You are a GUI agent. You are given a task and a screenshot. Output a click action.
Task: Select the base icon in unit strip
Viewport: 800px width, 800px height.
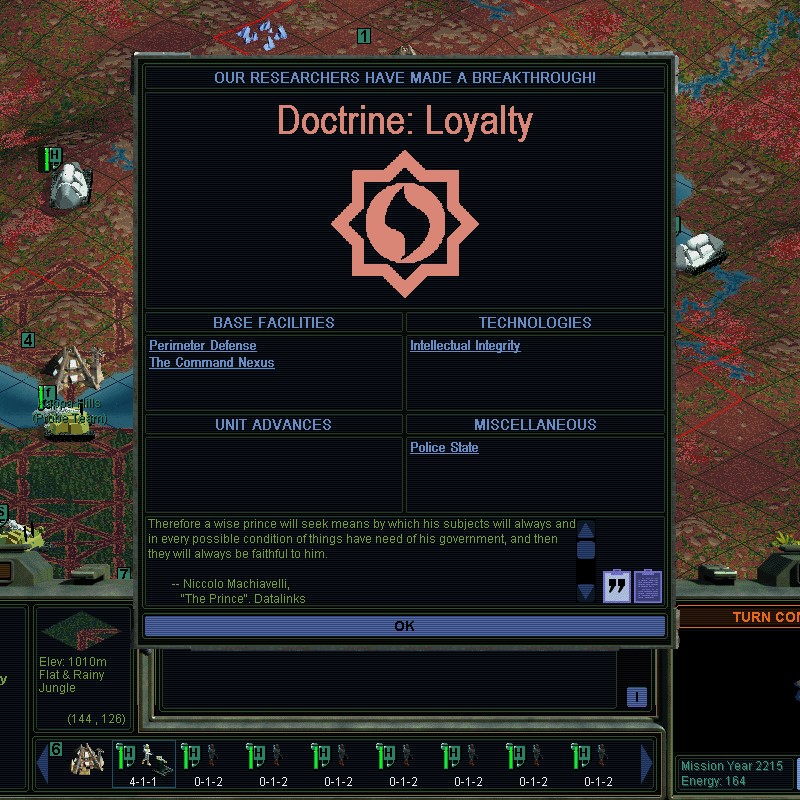[x=88, y=762]
